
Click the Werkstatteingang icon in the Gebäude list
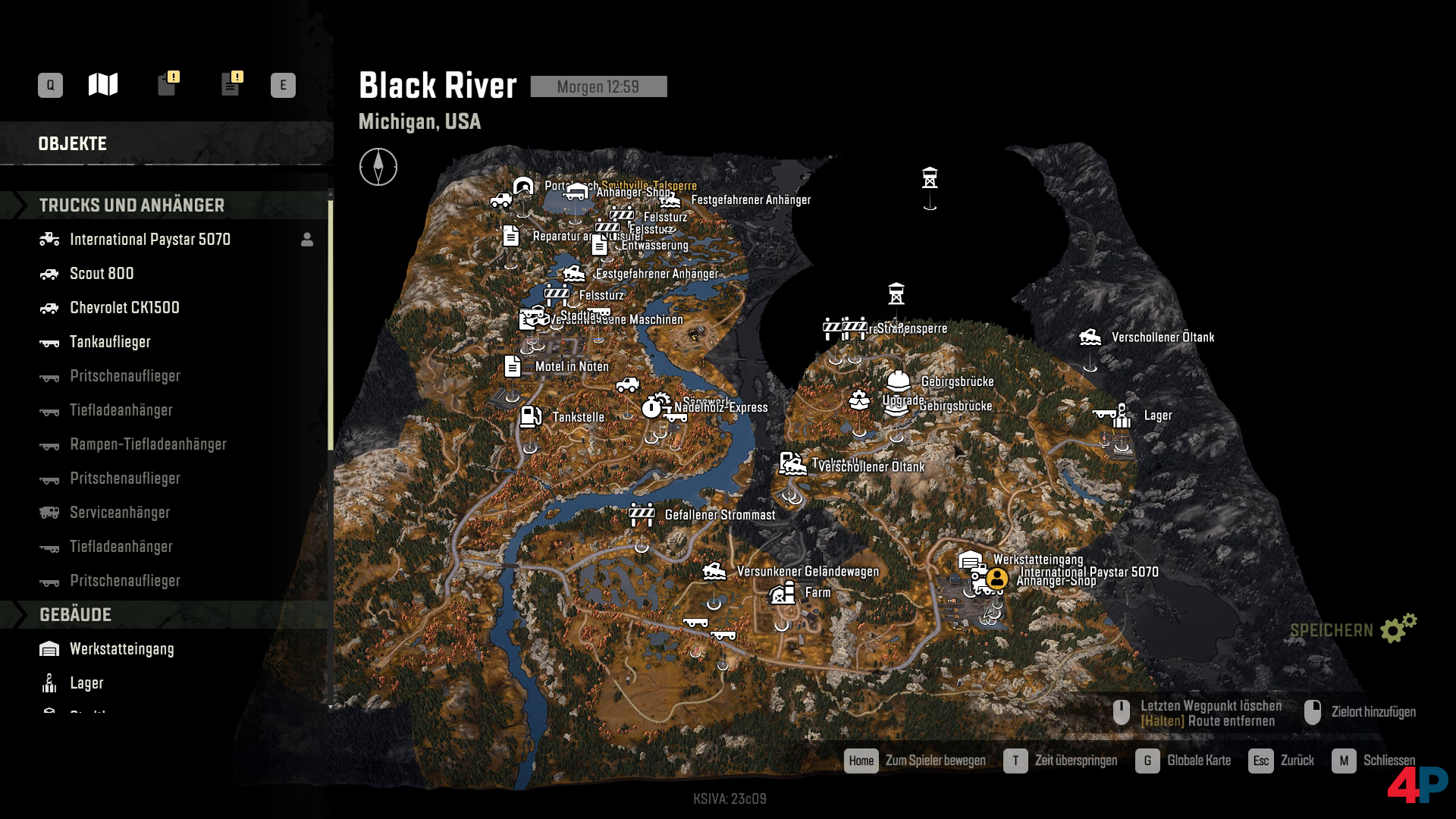(x=49, y=649)
